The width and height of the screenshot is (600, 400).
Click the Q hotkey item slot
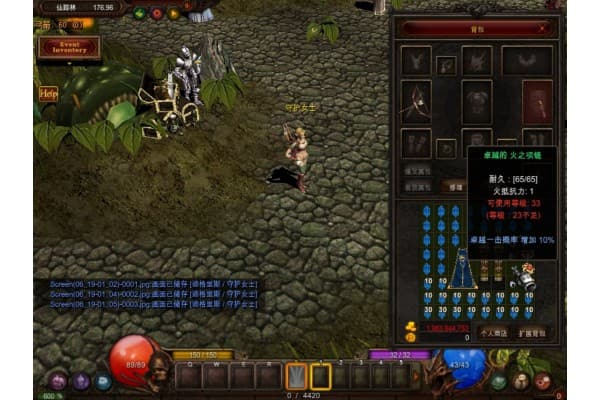click(190, 376)
